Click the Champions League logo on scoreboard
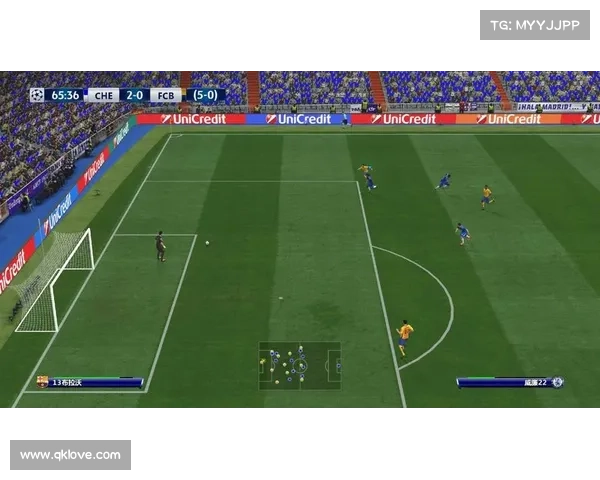The height and width of the screenshot is (480, 600). (x=37, y=95)
